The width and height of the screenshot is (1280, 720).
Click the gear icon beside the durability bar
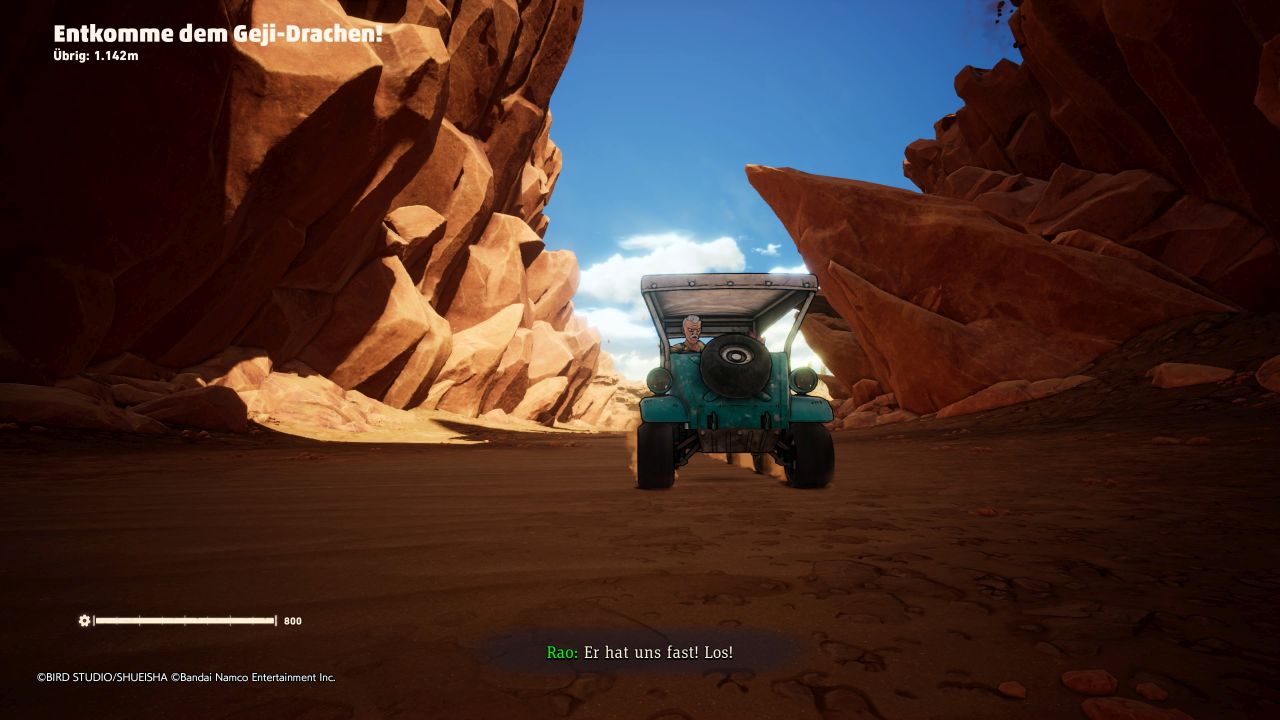click(x=83, y=621)
